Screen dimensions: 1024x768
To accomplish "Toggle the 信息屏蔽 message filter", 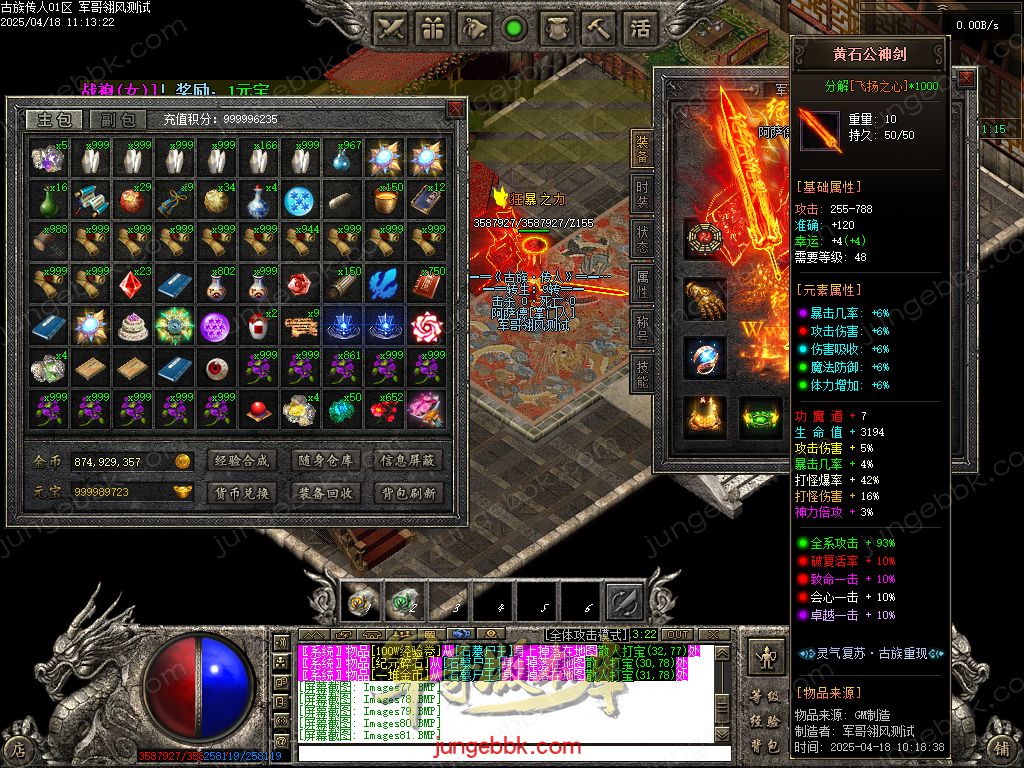I will tap(408, 461).
